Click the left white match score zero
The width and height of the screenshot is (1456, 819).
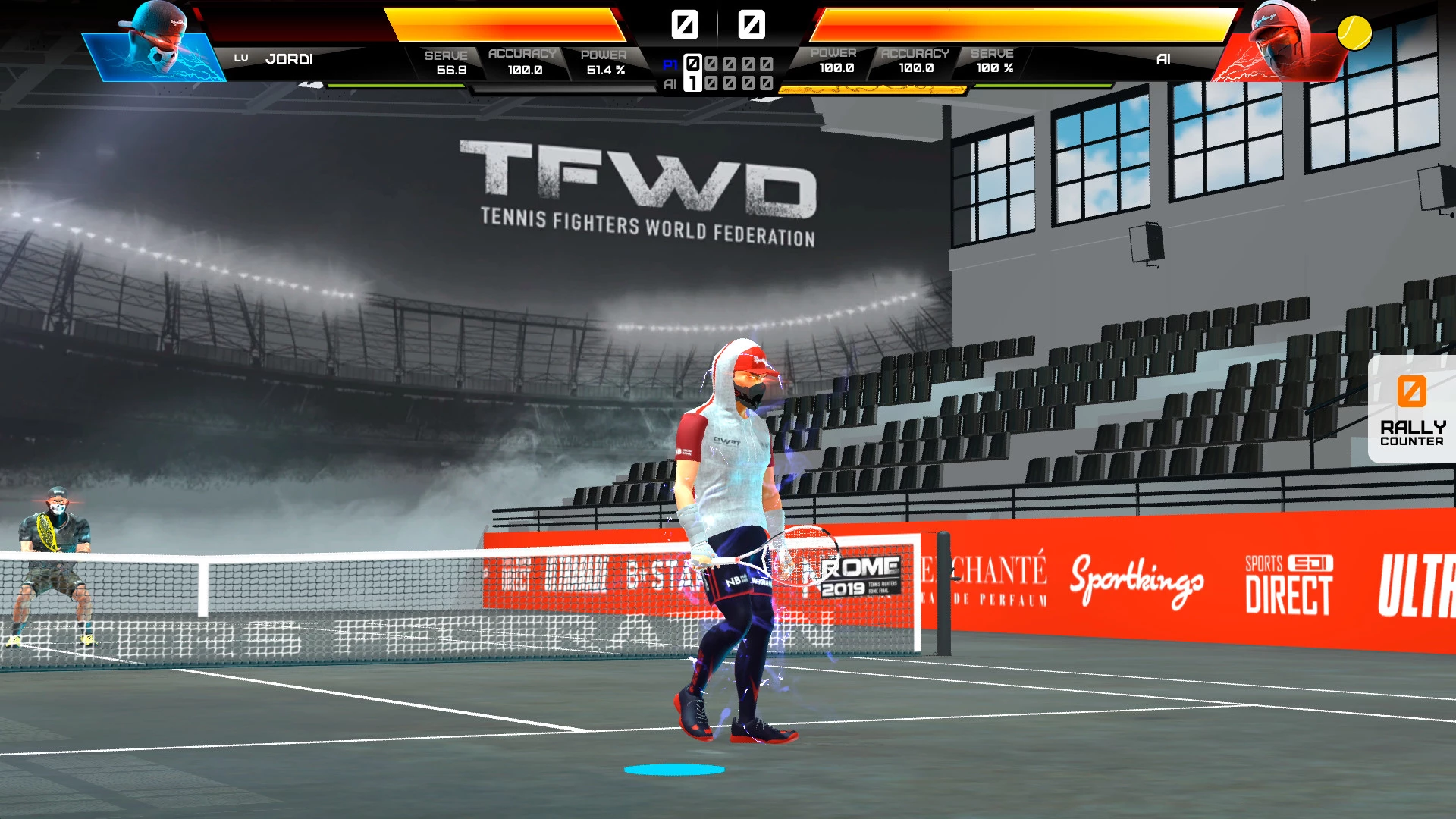[x=686, y=25]
